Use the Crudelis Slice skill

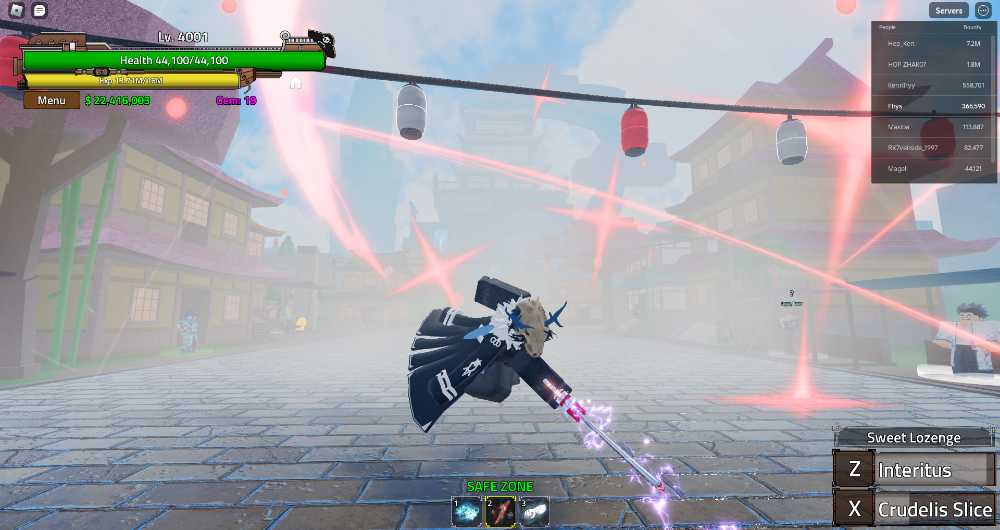(915, 508)
